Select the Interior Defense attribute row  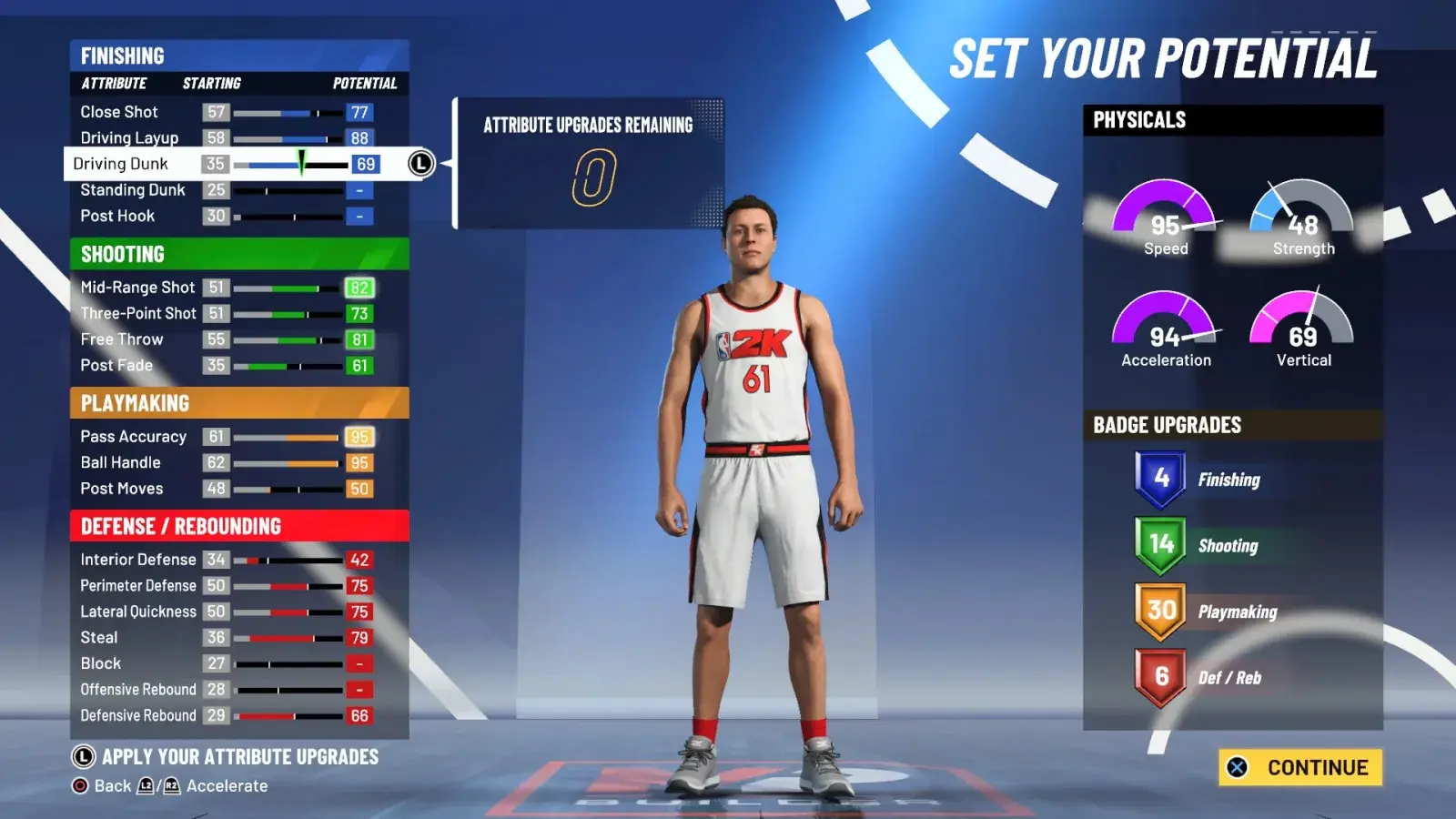tap(227, 560)
